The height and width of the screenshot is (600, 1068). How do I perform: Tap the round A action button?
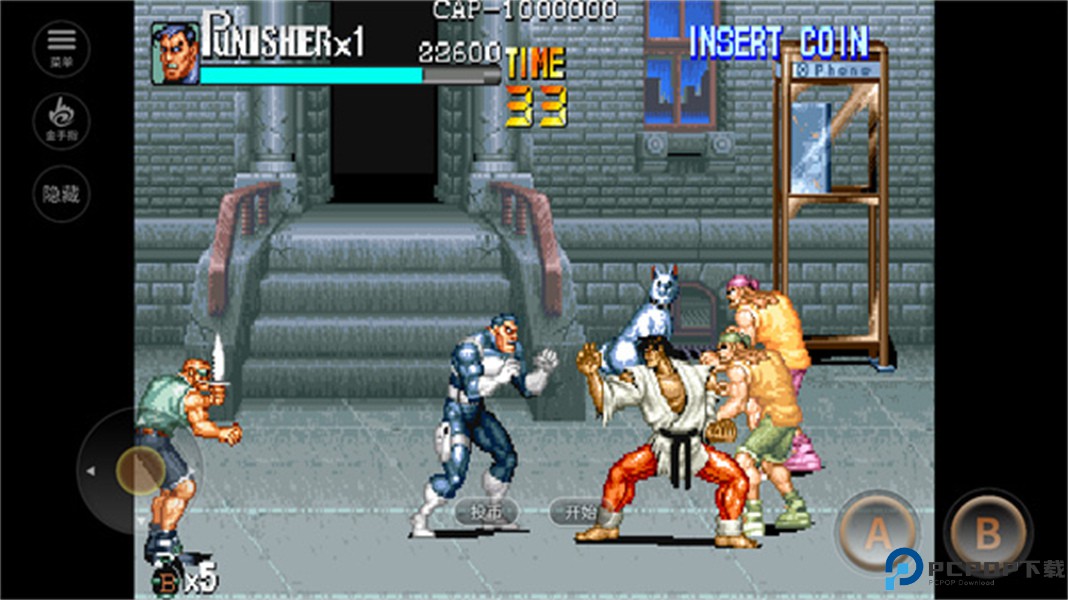877,535
